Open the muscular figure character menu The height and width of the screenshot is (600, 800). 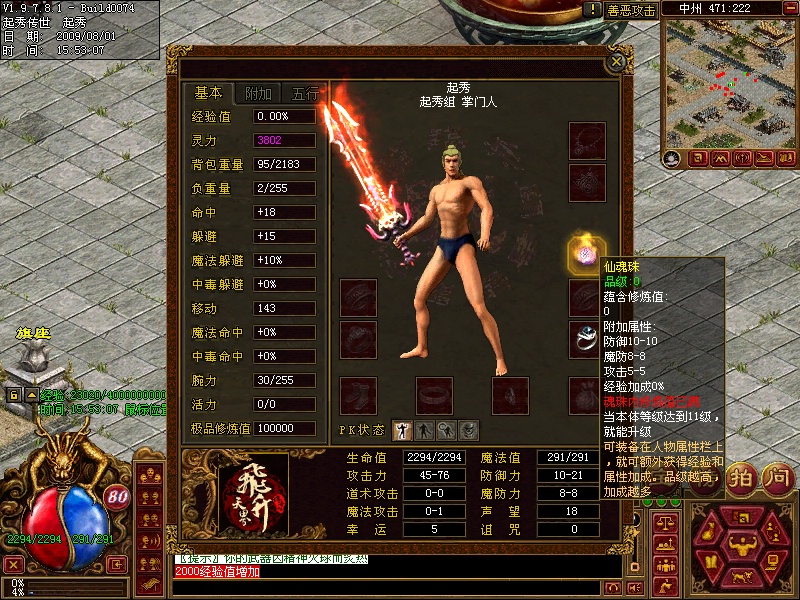pos(741,545)
